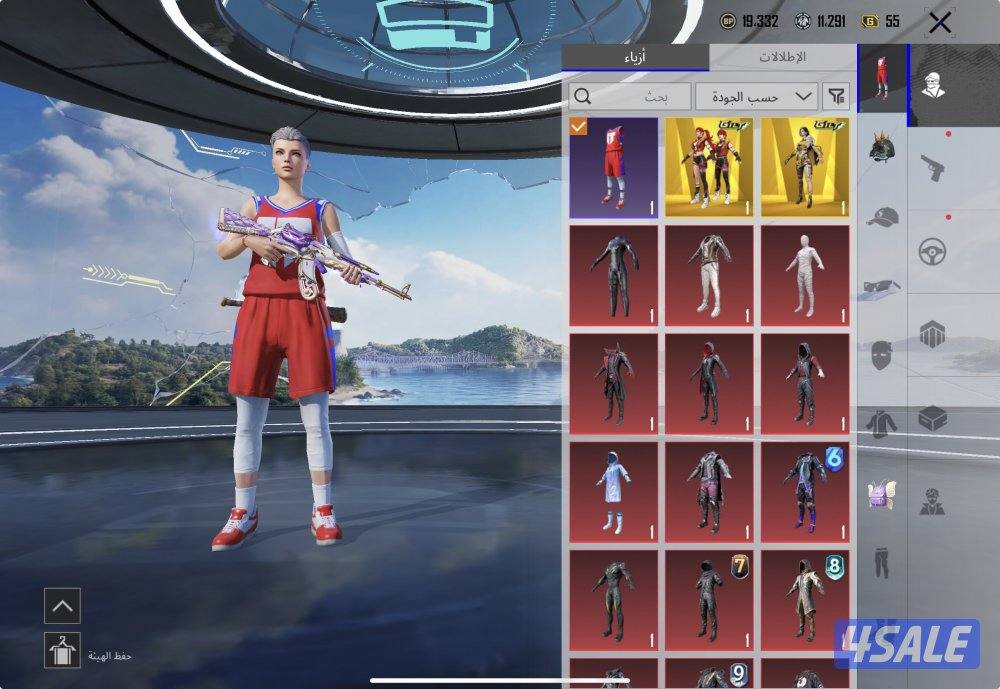Select the outfit with level 8 badge
Screen dimensions: 1000x689
coord(805,600)
